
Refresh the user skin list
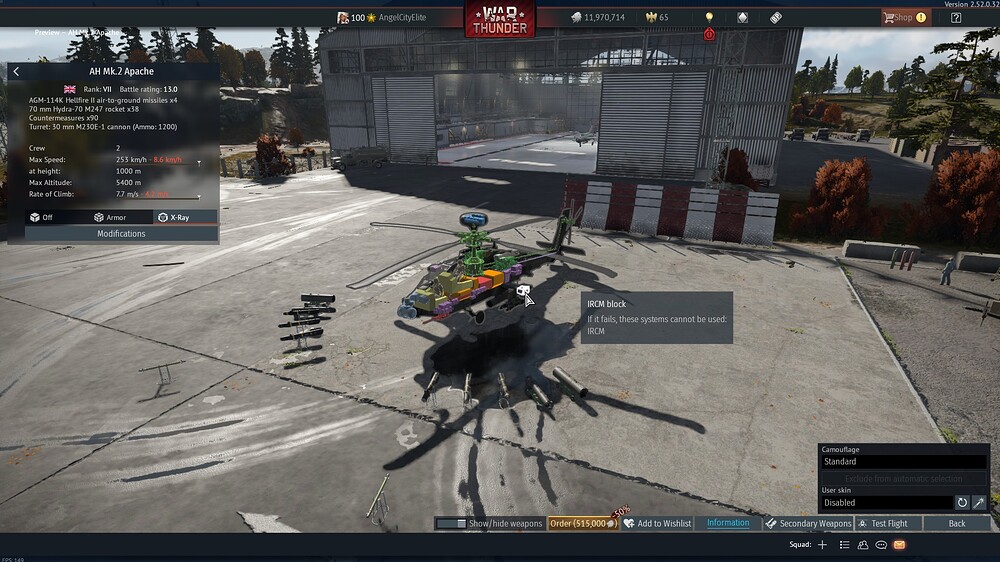point(962,503)
